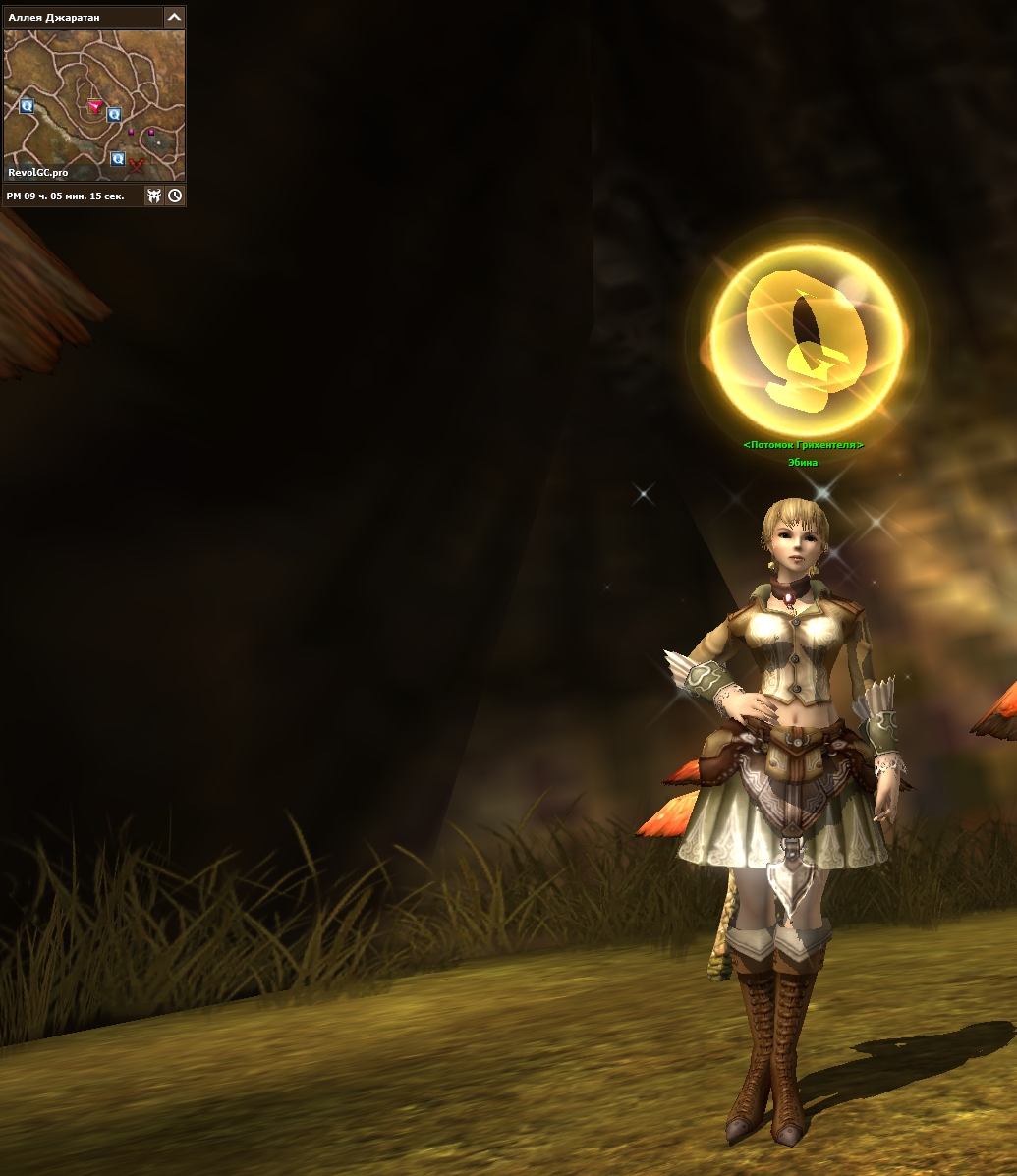The image size is (1017, 1176).
Task: Click the quest Q marker beside crossed swords
Action: (118, 158)
